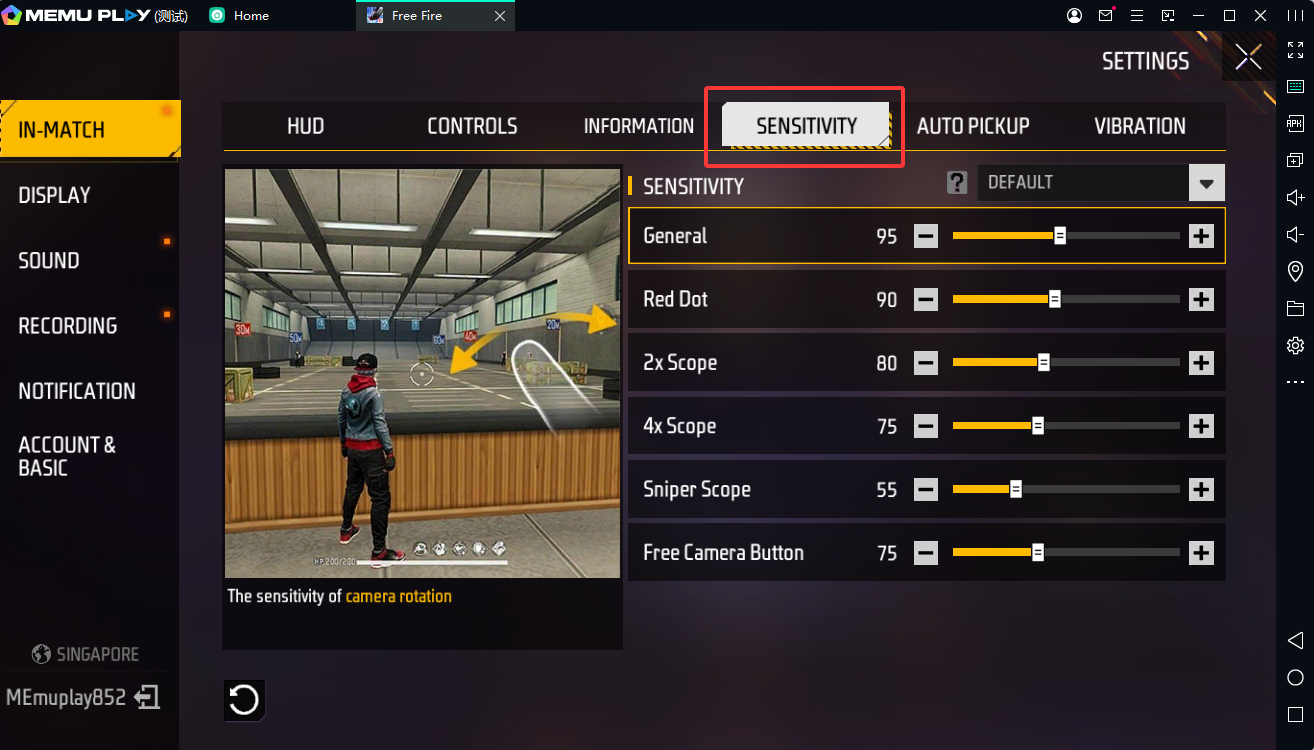Increase General sensitivity with the plus button
This screenshot has width=1314, height=750.
pyautogui.click(x=1201, y=236)
